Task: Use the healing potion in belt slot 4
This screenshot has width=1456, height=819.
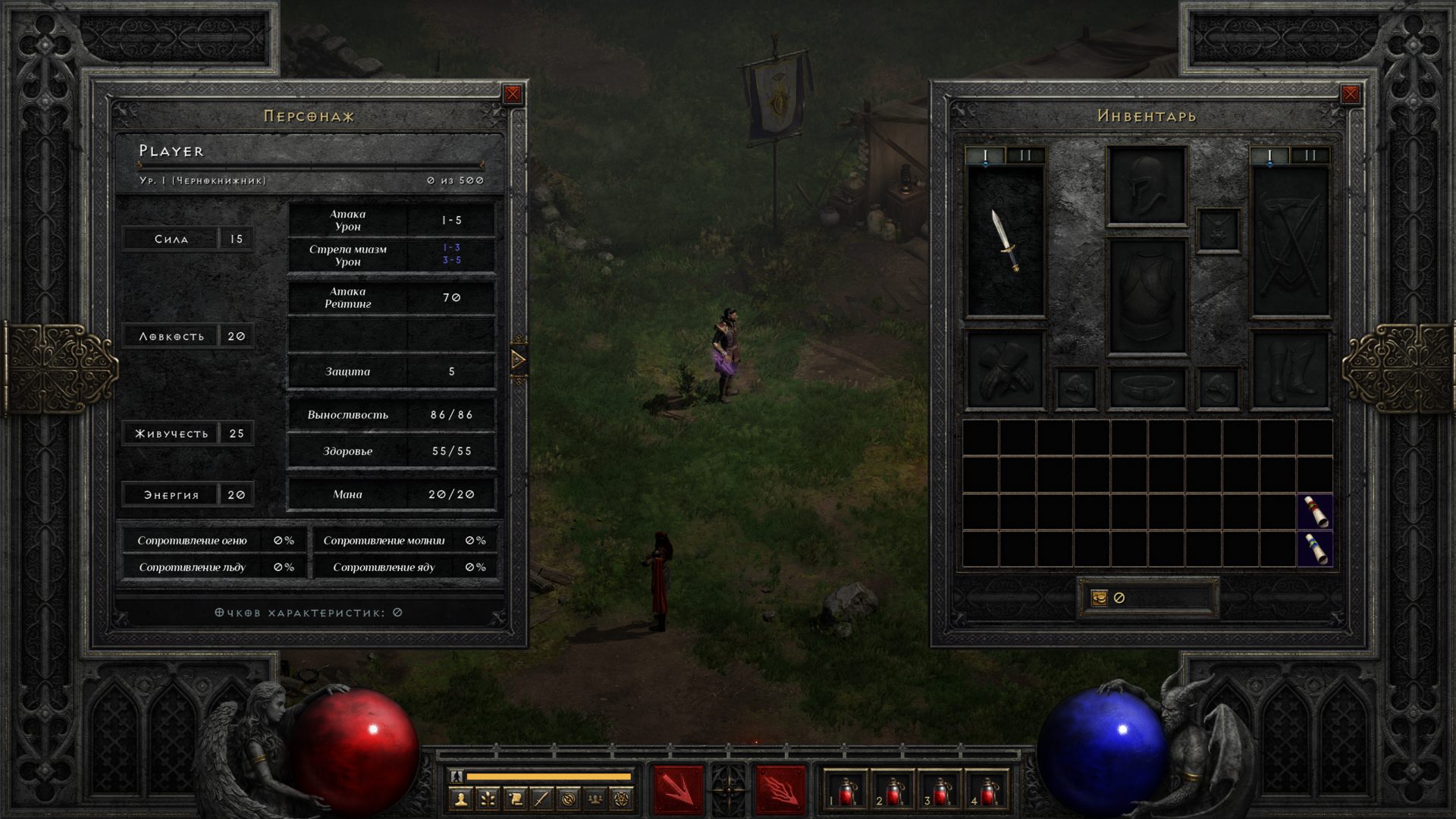Action: (x=987, y=792)
